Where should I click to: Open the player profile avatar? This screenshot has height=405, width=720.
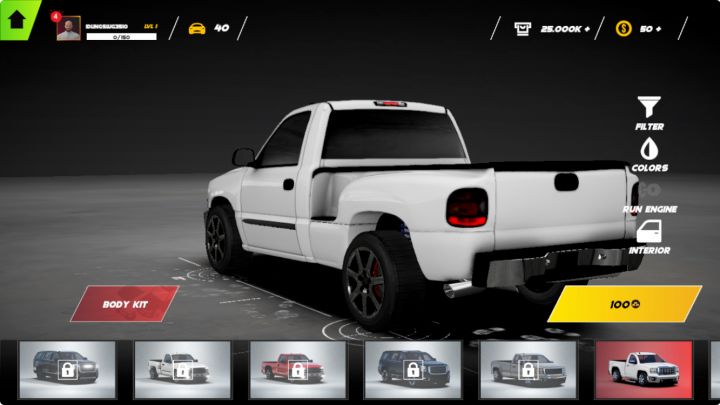pyautogui.click(x=68, y=29)
